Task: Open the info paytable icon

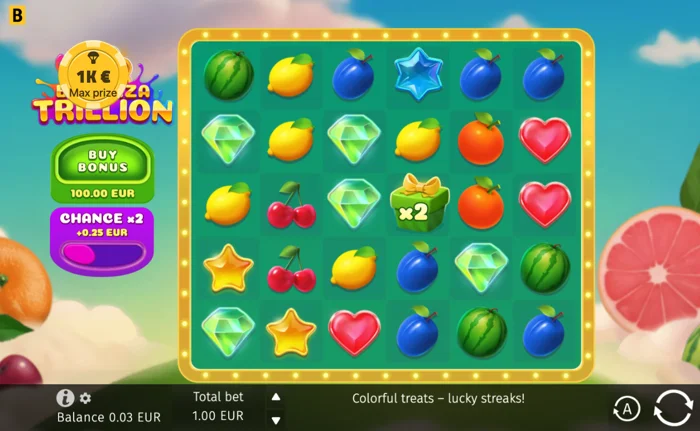Action: point(65,398)
